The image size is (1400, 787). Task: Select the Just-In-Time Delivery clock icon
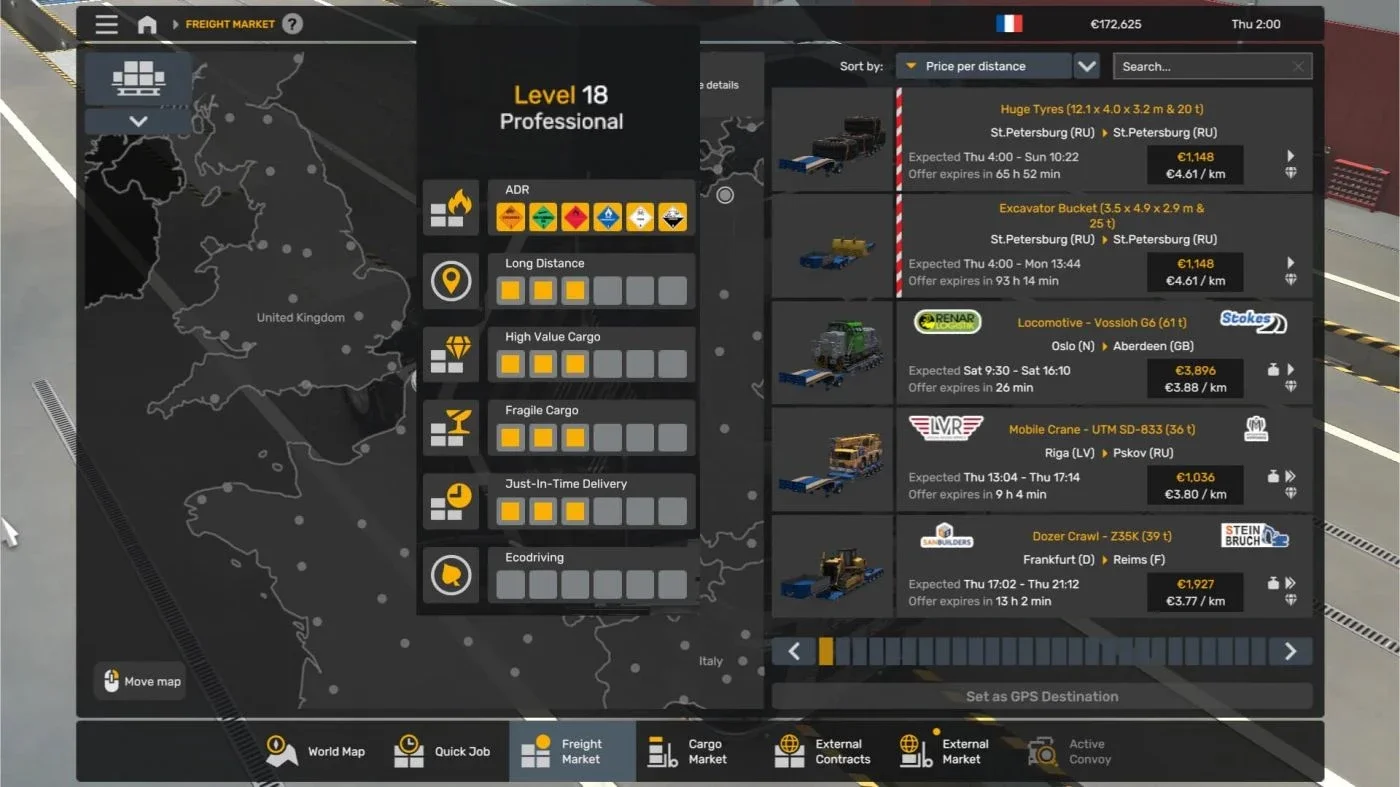click(x=451, y=502)
